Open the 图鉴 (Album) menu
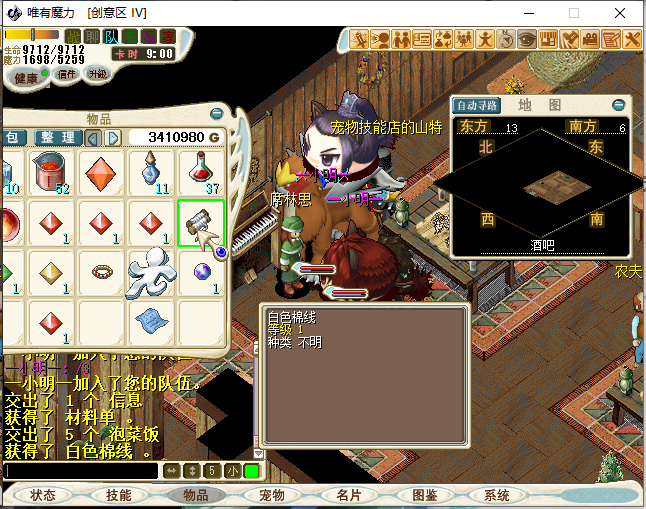This screenshot has height=509, width=646. pos(425,495)
